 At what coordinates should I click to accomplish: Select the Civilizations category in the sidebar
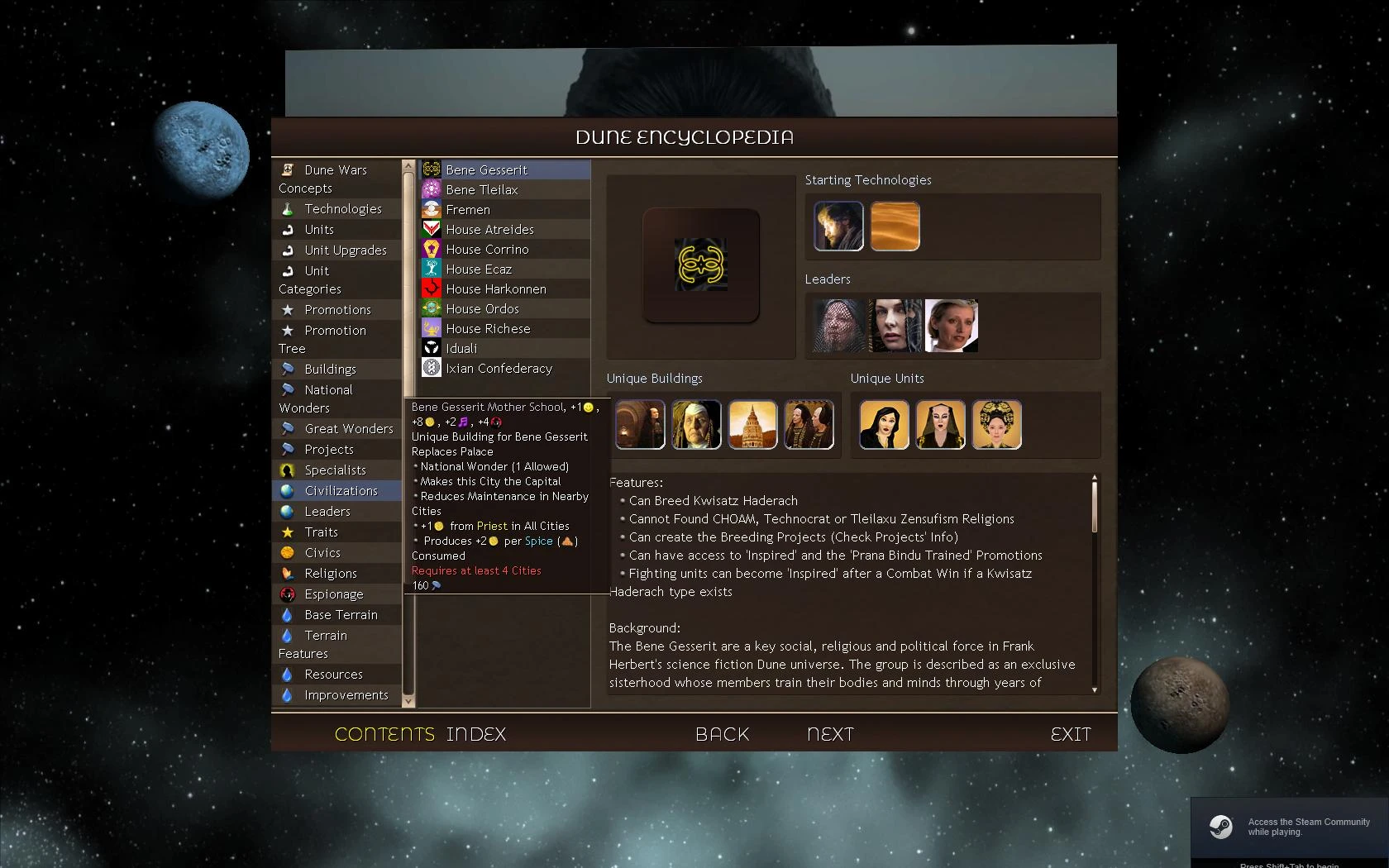click(x=336, y=489)
